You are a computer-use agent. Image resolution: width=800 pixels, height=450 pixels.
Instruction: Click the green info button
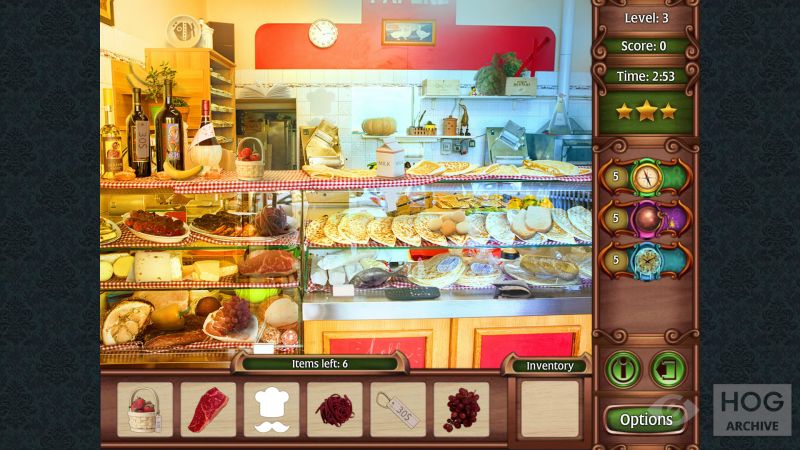[623, 369]
